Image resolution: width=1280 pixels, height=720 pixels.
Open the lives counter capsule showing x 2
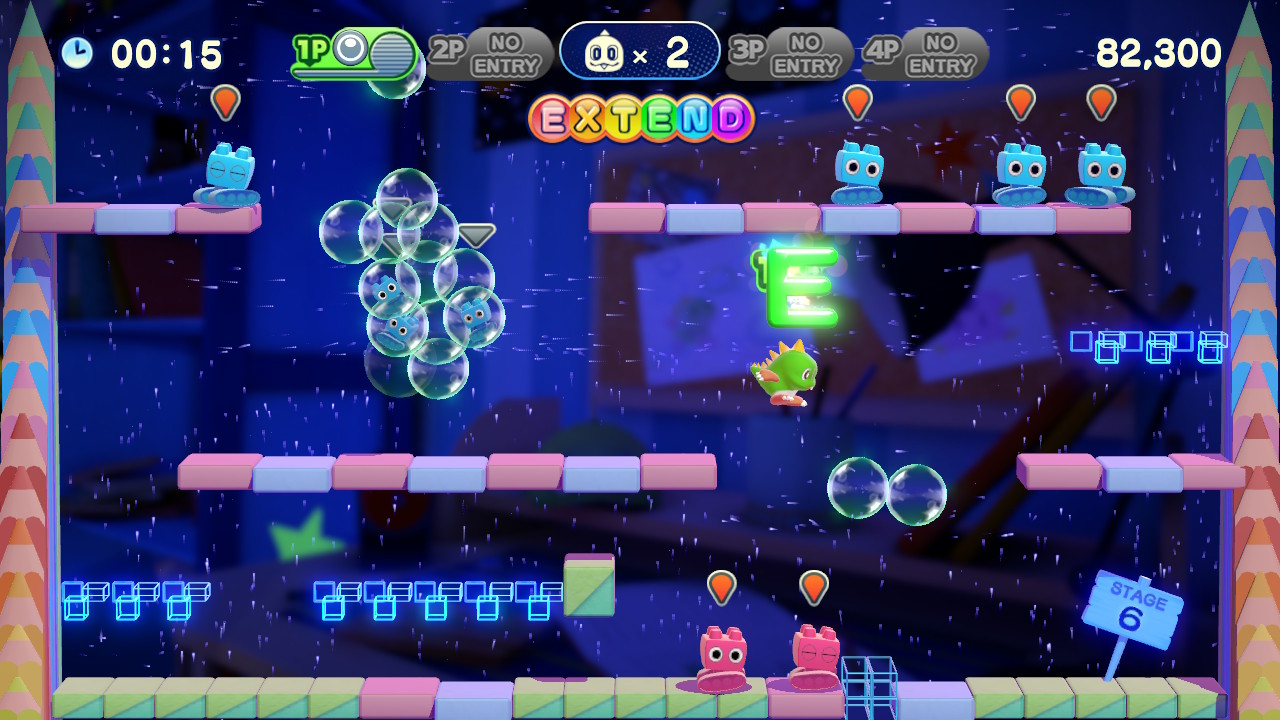(x=641, y=51)
